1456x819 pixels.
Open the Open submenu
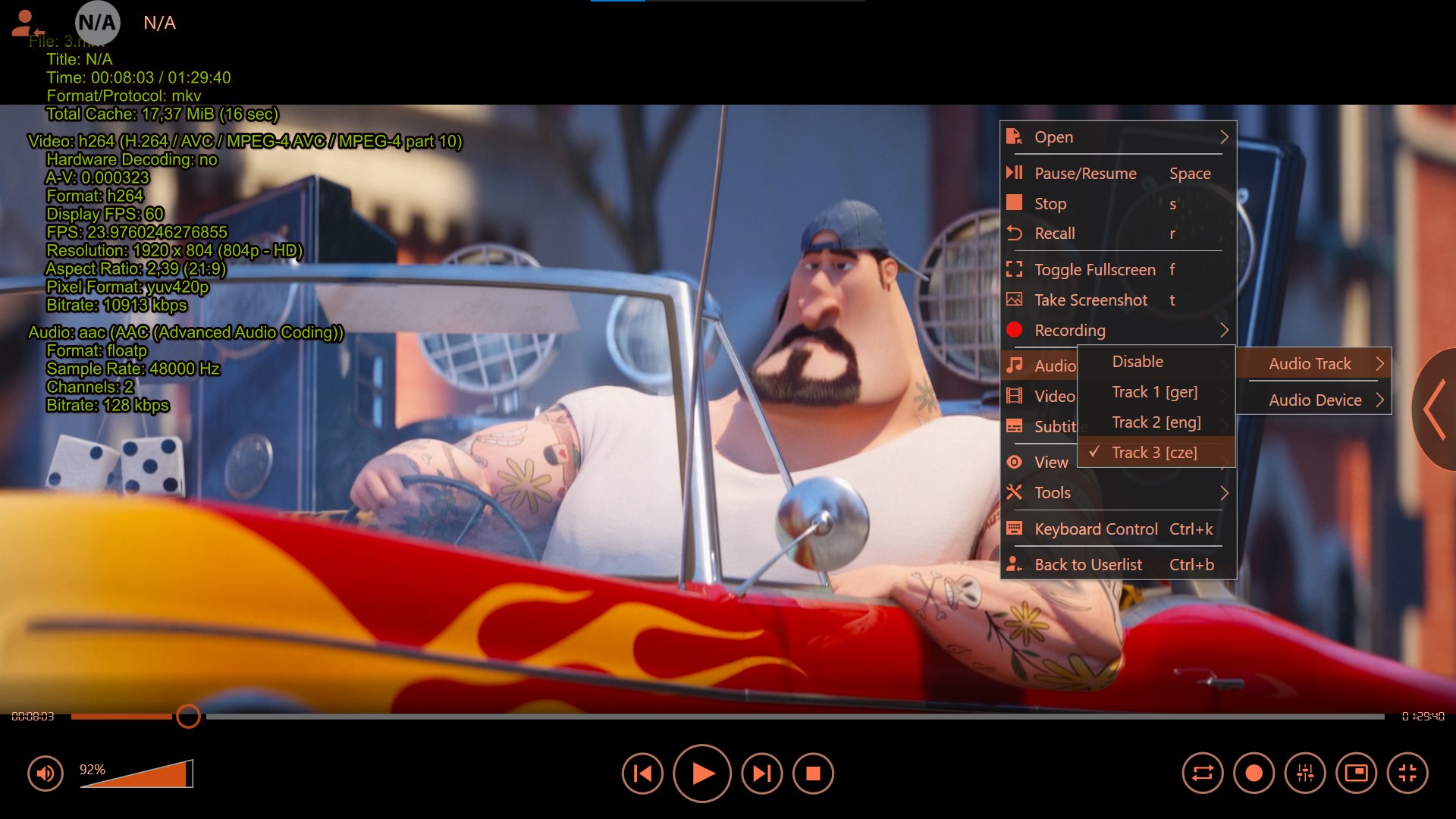pos(1115,137)
